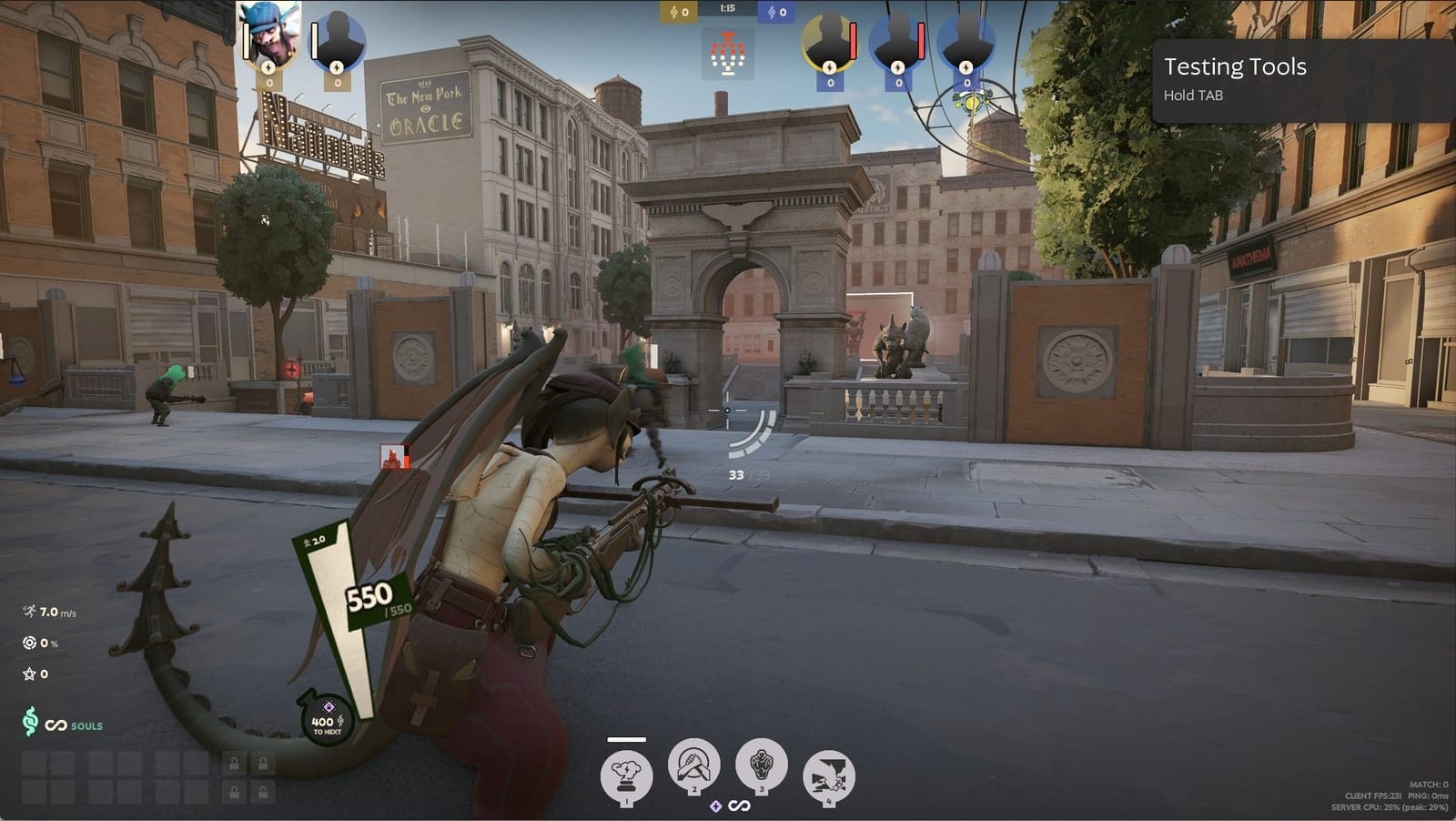
Task: Click the gold-ringed enemy silhouette portrait
Action: click(829, 41)
